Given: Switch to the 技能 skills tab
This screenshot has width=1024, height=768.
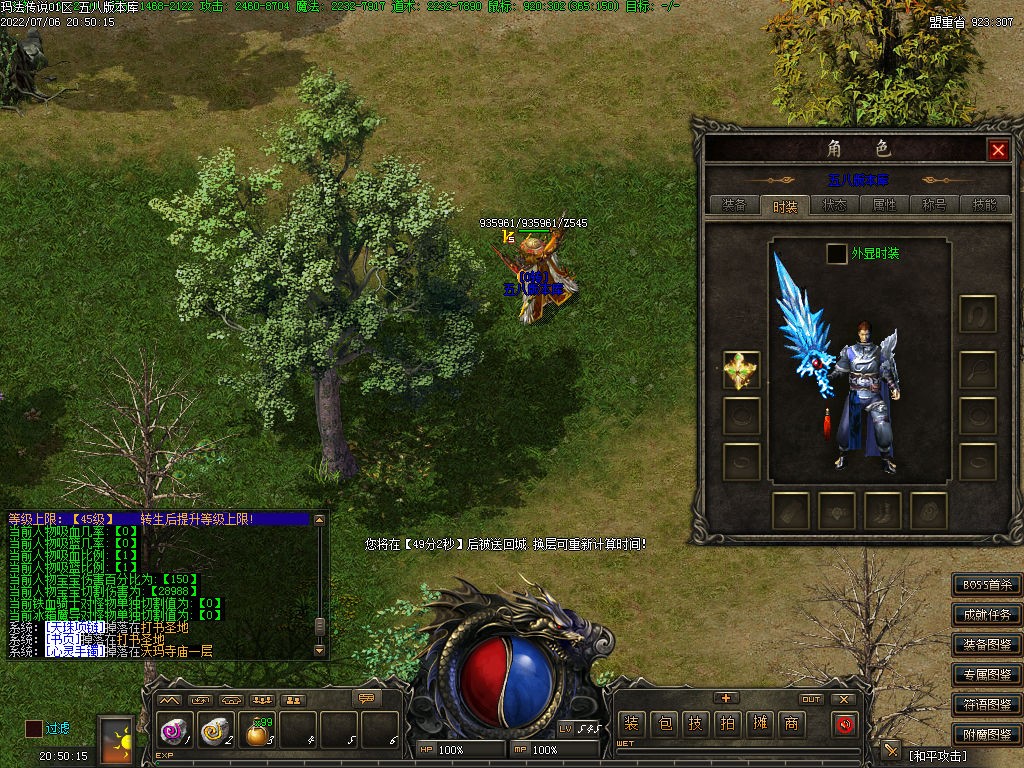Looking at the screenshot, I should click(984, 205).
